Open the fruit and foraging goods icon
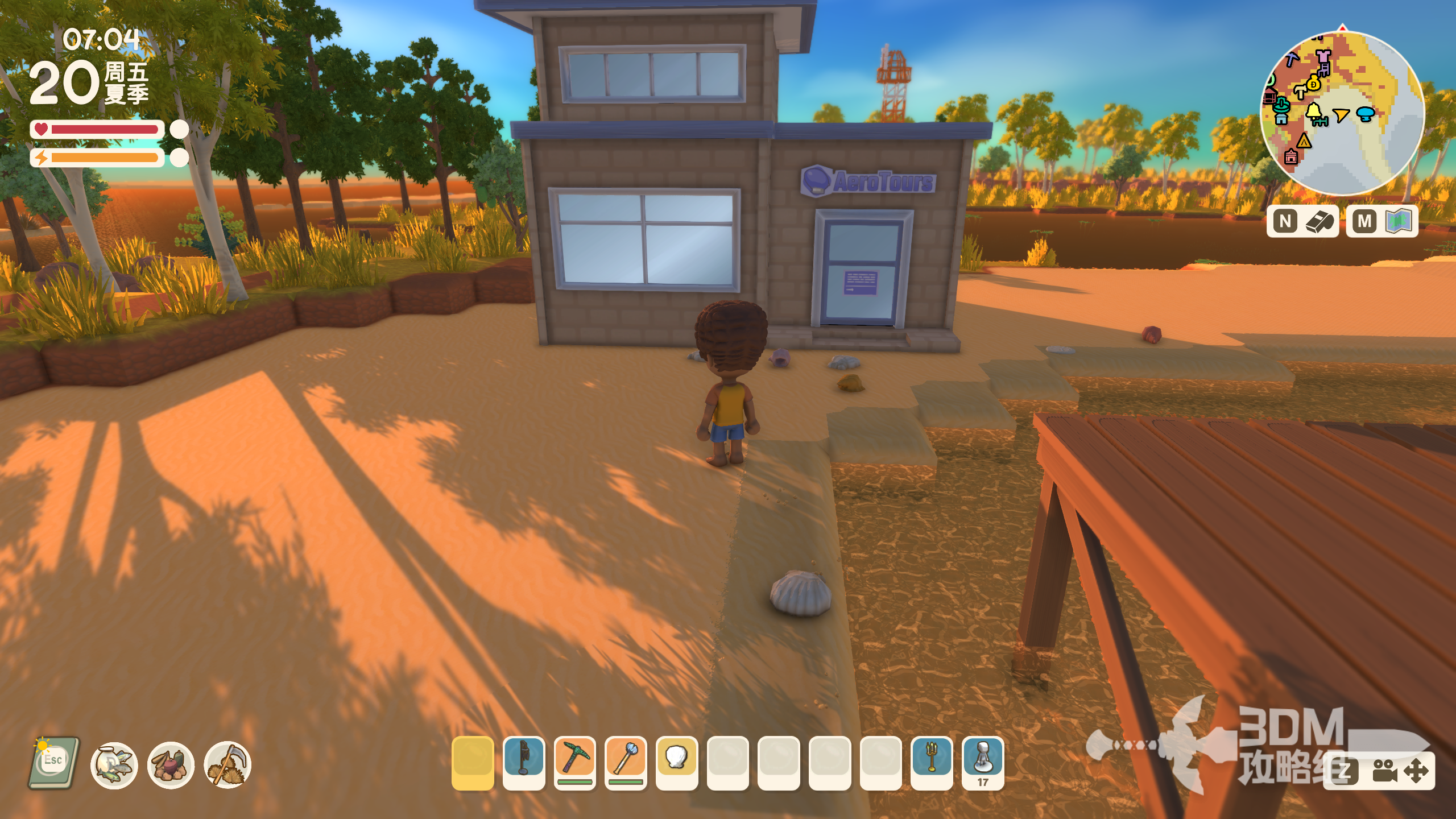1456x819 pixels. click(171, 765)
